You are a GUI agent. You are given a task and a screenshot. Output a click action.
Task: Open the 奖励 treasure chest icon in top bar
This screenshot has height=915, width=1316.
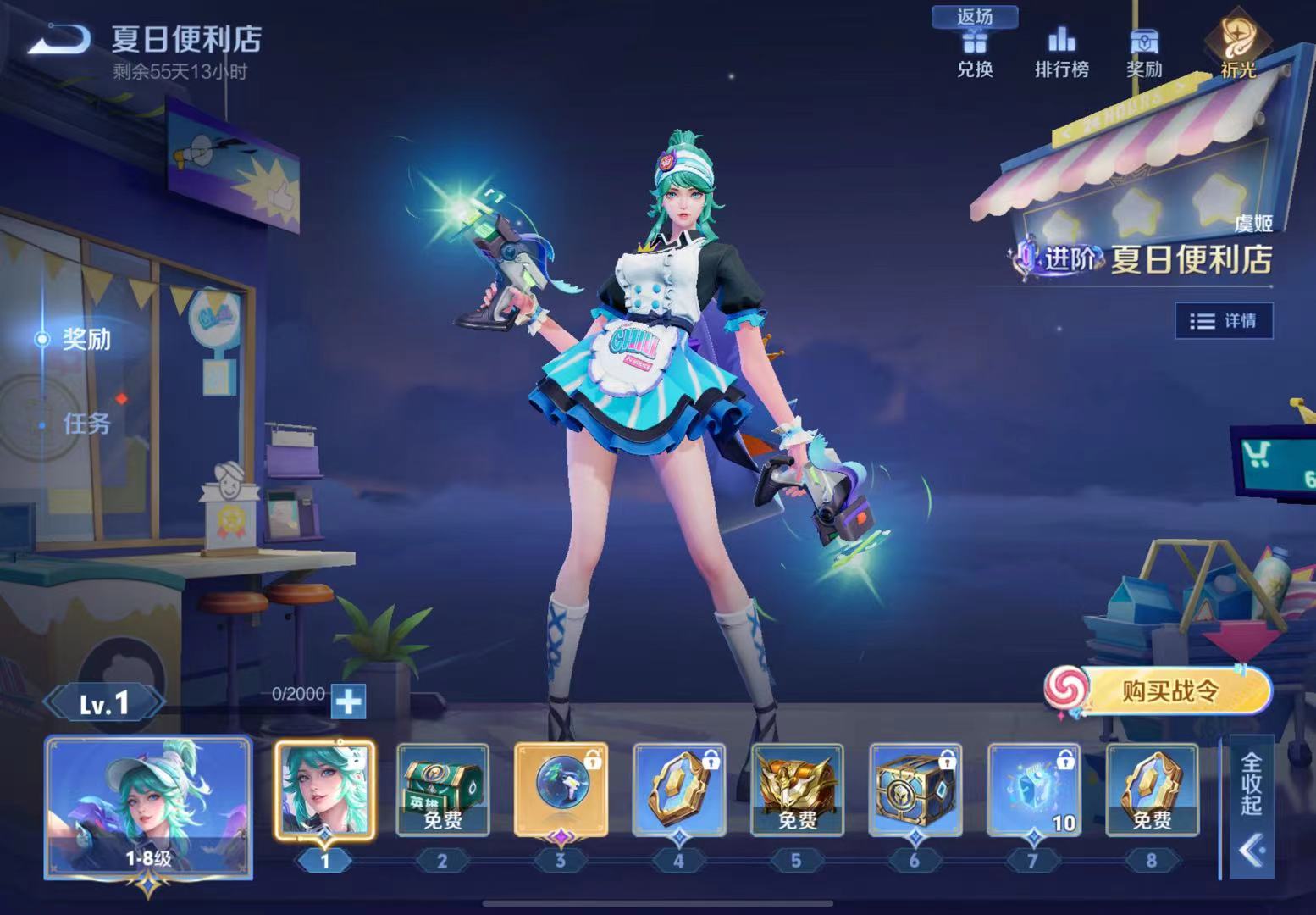pos(1144,53)
